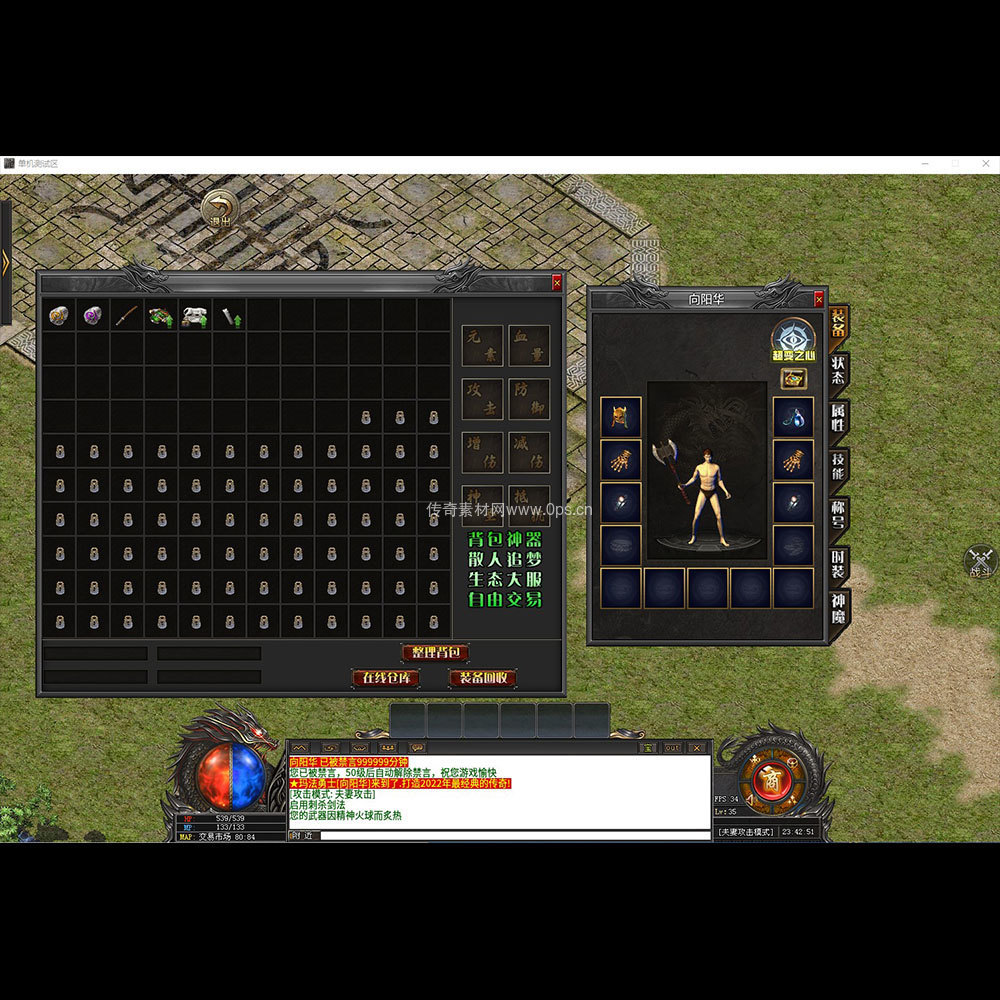Click the chat input field
The height and width of the screenshot is (1000, 1000).
coord(510,835)
